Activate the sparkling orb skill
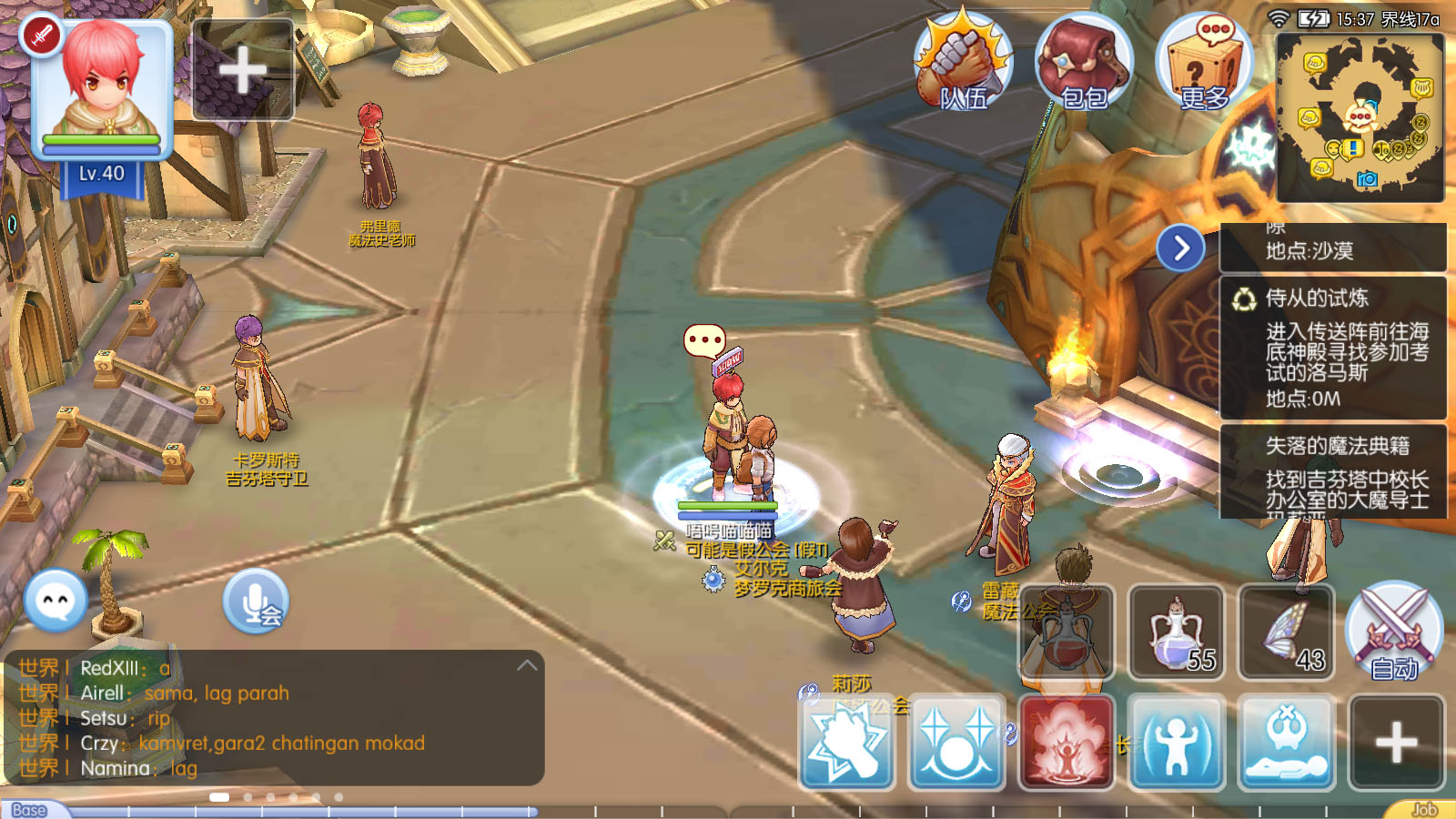1456x819 pixels. 956,743
